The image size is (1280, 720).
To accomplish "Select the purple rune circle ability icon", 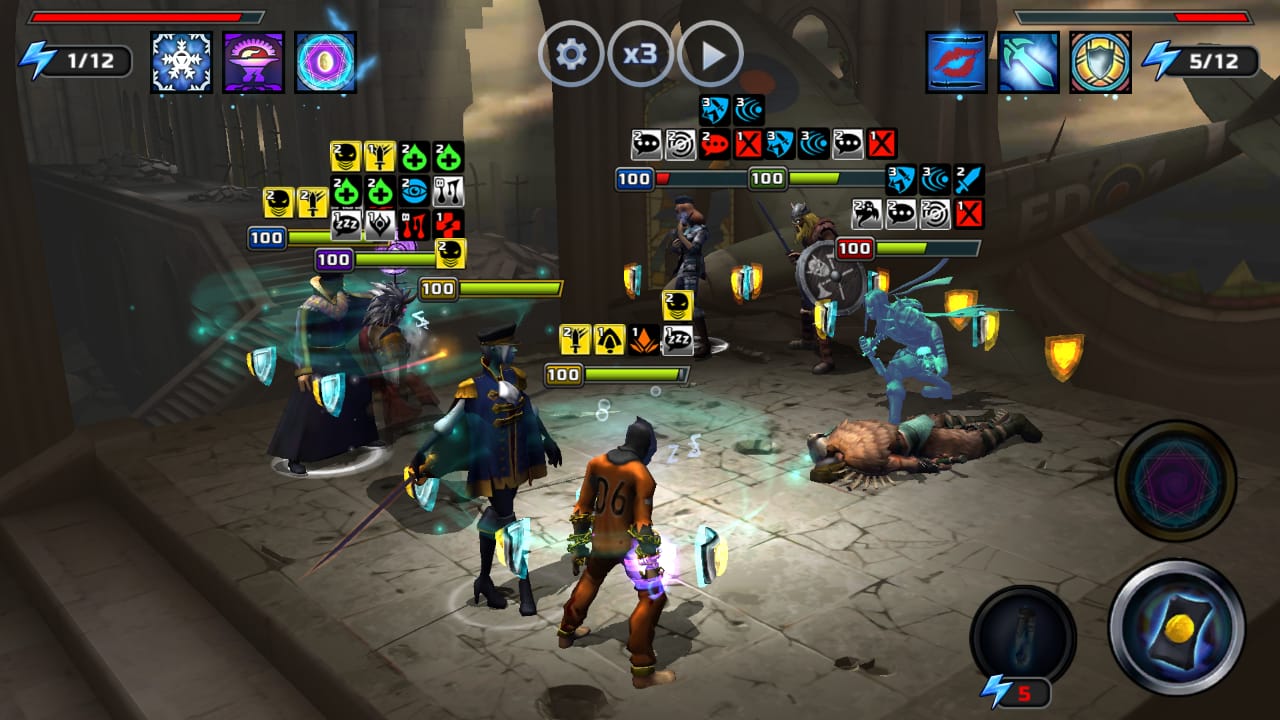I will point(326,62).
